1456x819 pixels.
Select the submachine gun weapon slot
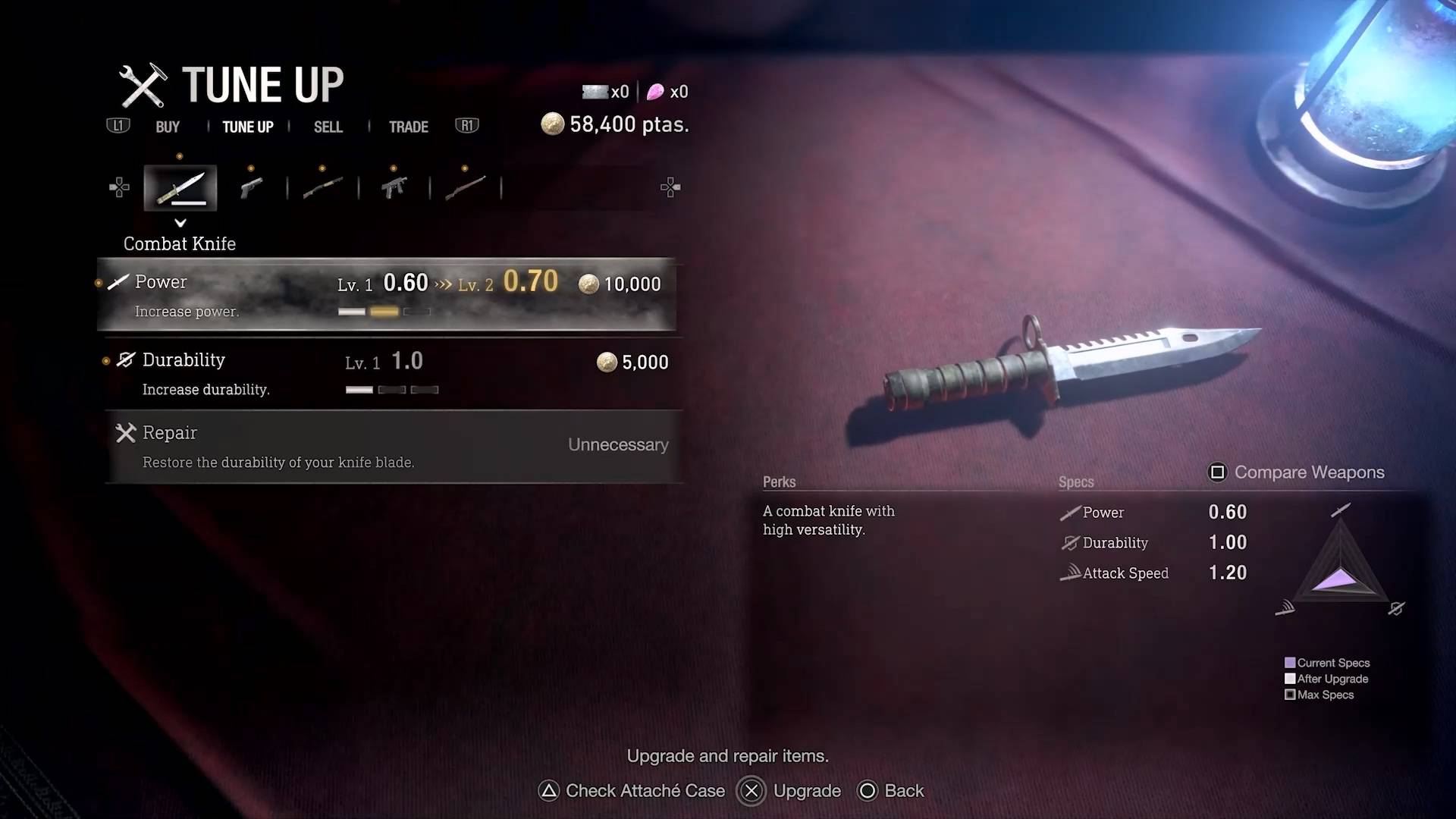394,187
